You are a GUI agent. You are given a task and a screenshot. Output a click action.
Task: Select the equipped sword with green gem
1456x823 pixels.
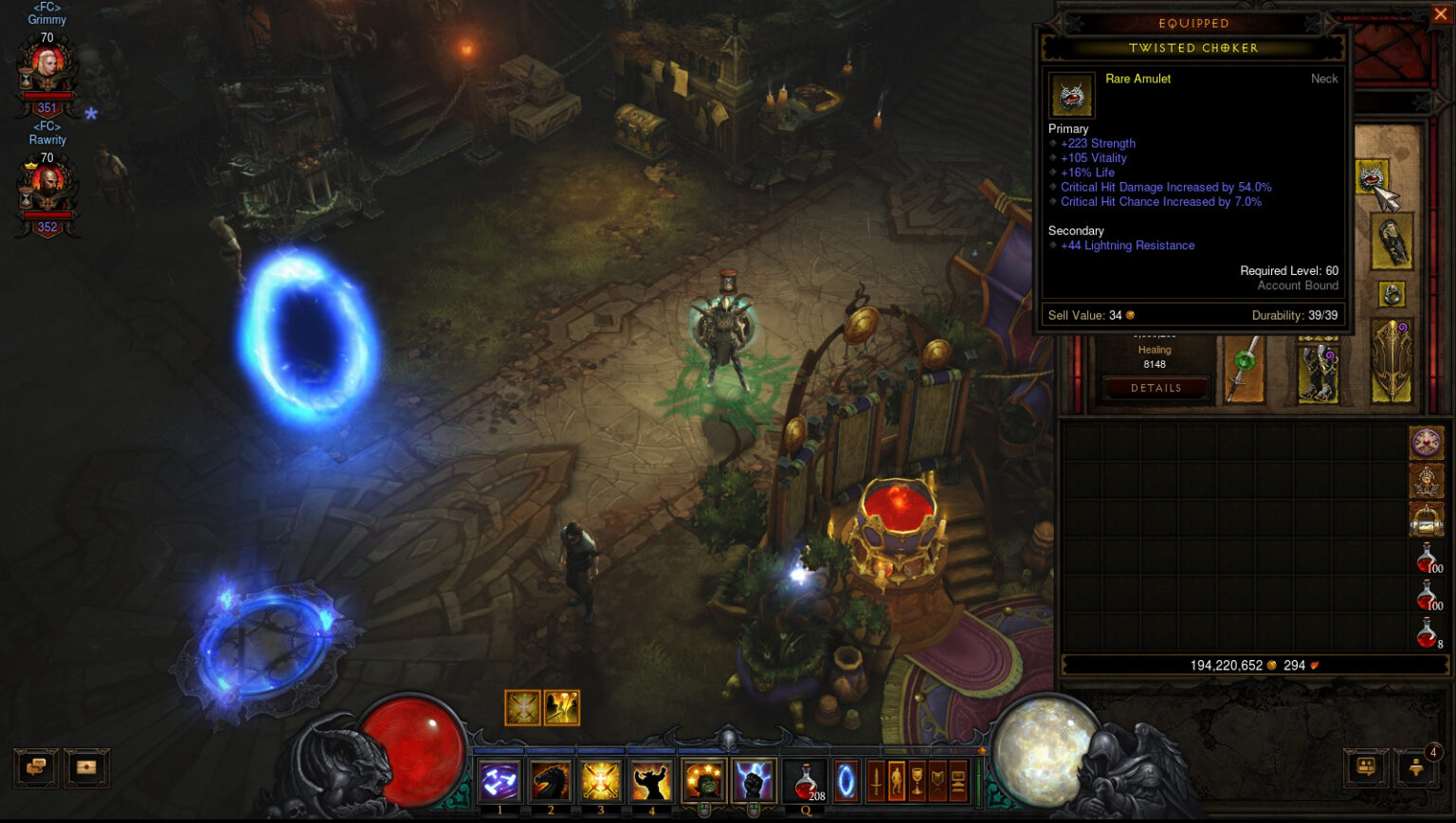tap(1244, 371)
